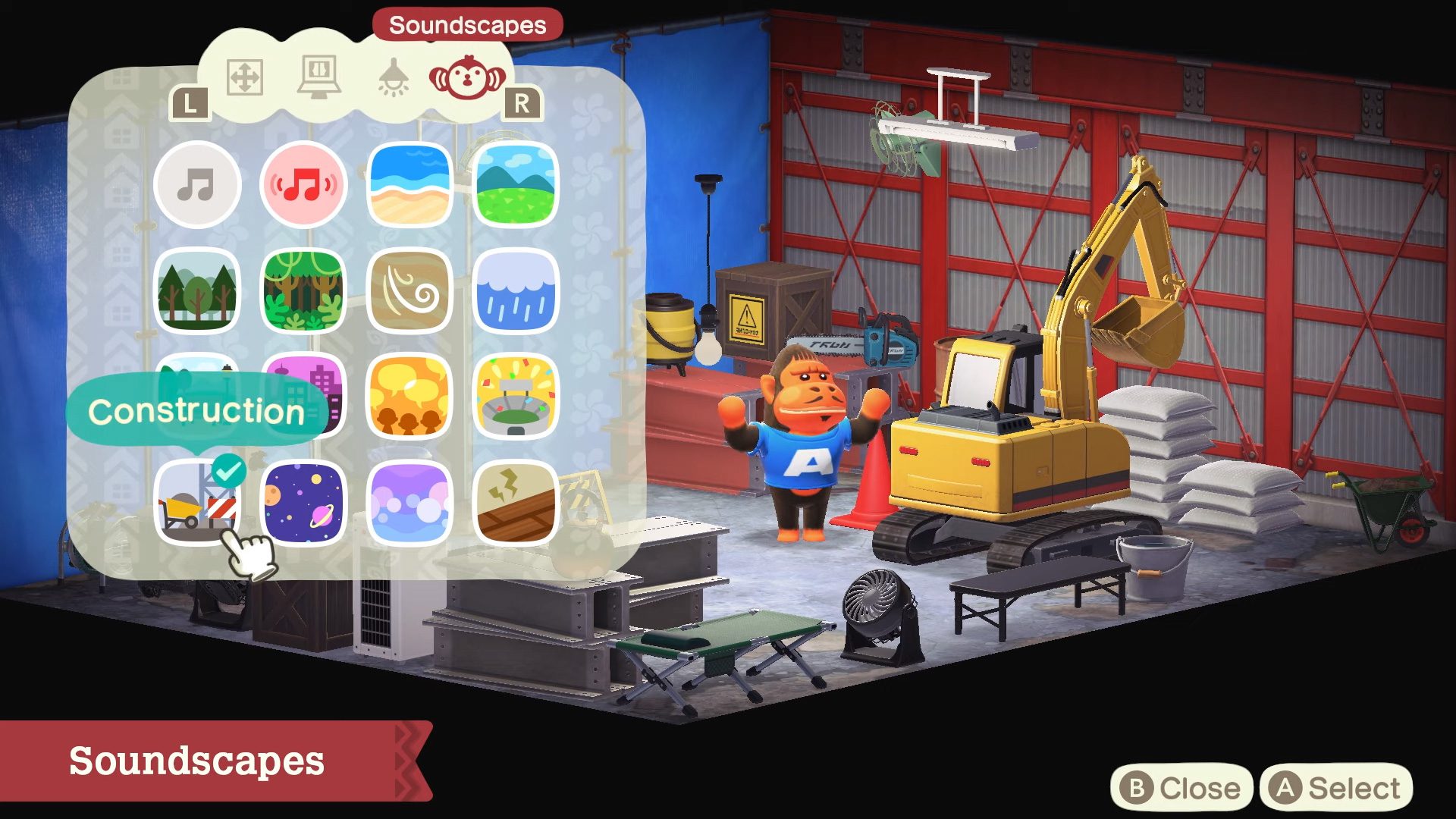The width and height of the screenshot is (1456, 819).
Task: Open the lighting adjustment tab
Action: click(394, 76)
